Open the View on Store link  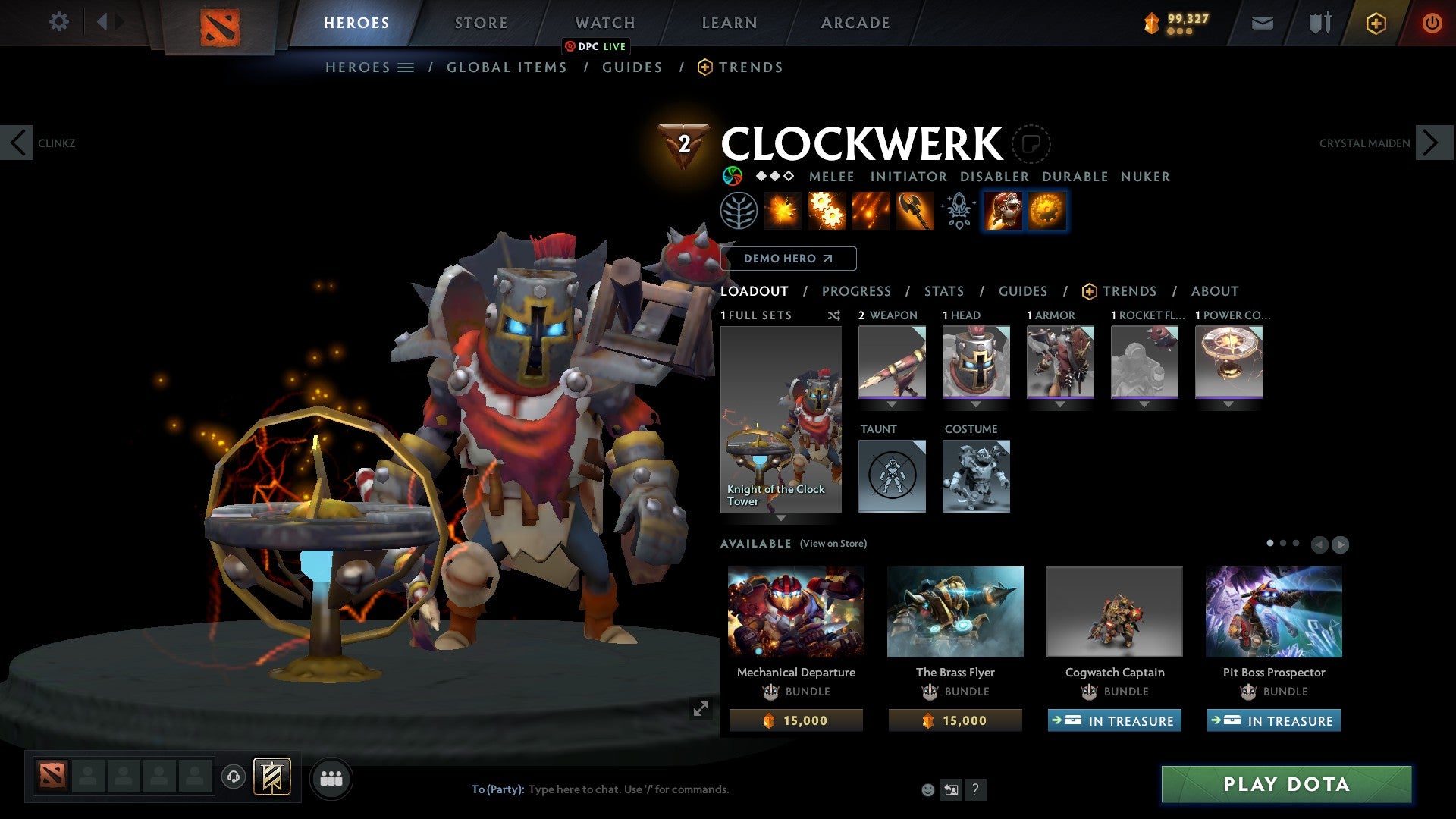(833, 544)
